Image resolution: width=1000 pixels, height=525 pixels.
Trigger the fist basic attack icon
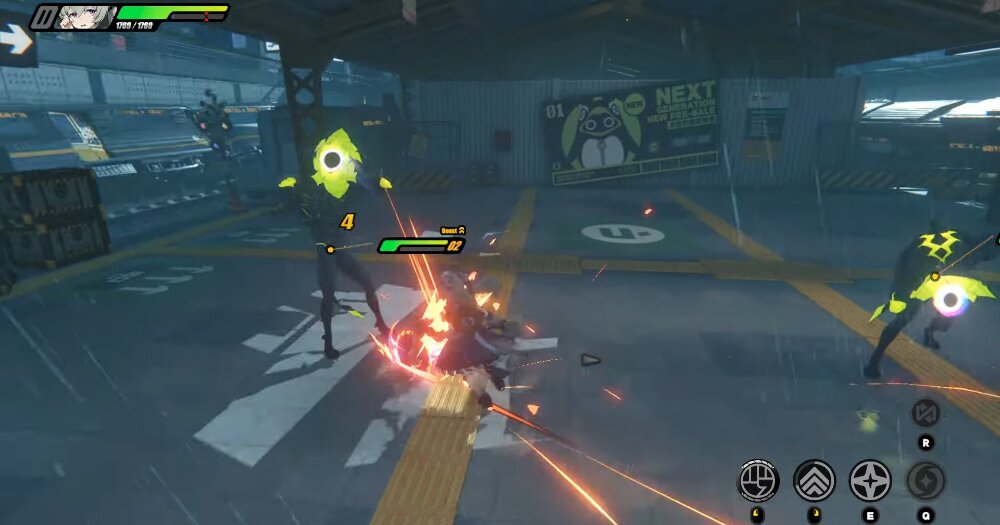(758, 481)
